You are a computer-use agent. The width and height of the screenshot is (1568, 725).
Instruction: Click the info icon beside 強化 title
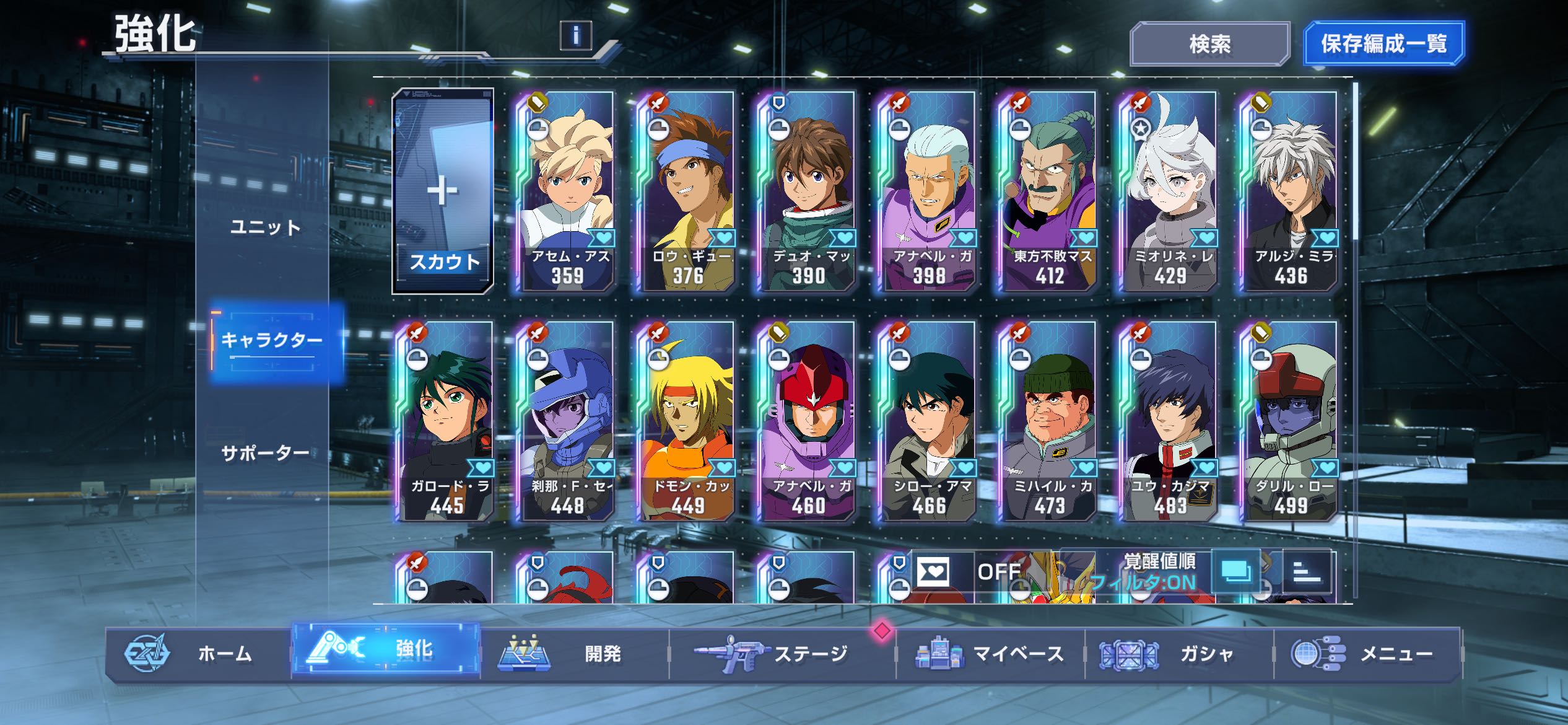575,35
